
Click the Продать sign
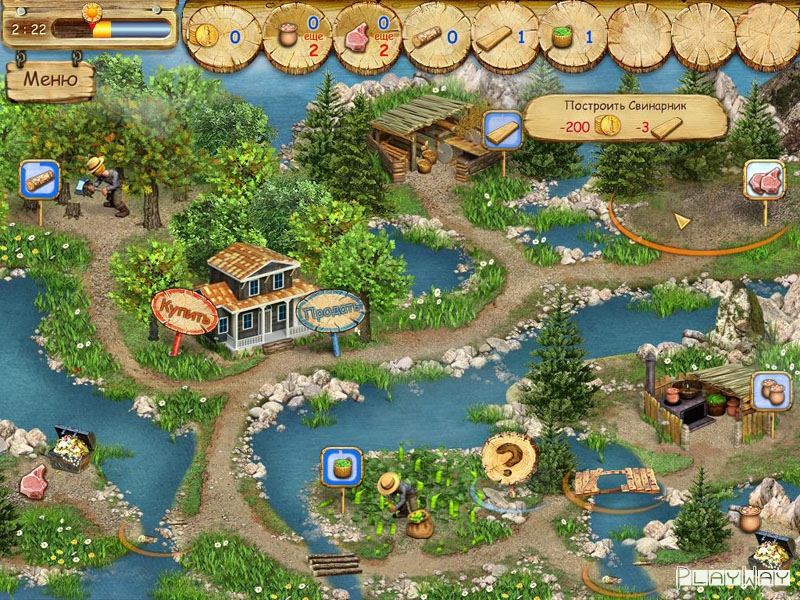point(330,311)
